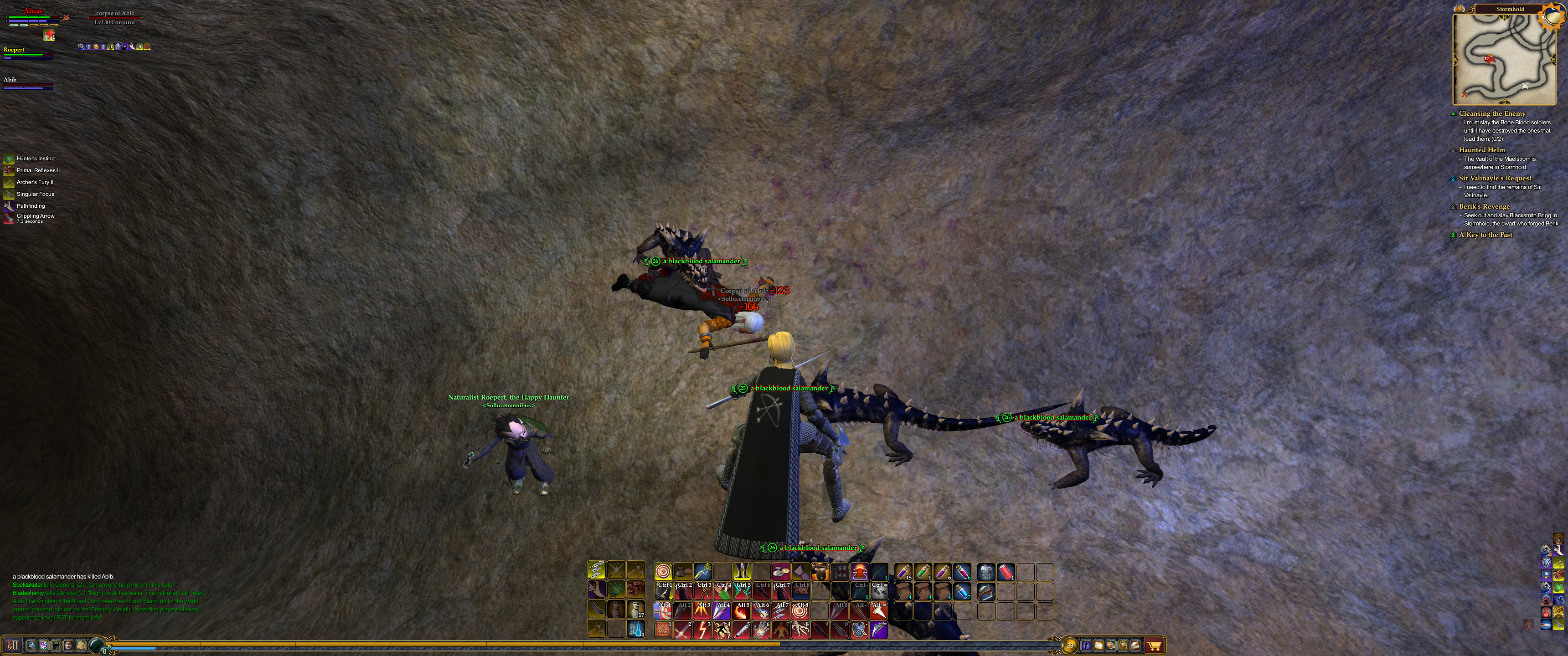The image size is (1568, 656).
Task: Activate the bullseye target hotbar icon
Action: (x=664, y=571)
